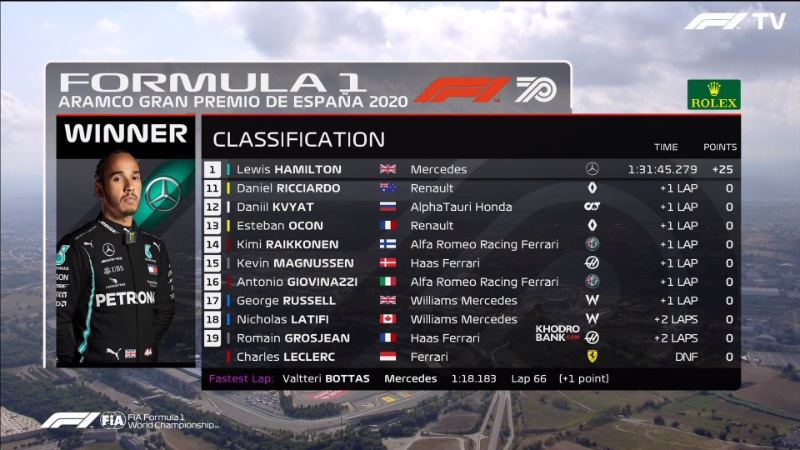
Task: Click the Rolex sponsor logo
Action: click(714, 95)
